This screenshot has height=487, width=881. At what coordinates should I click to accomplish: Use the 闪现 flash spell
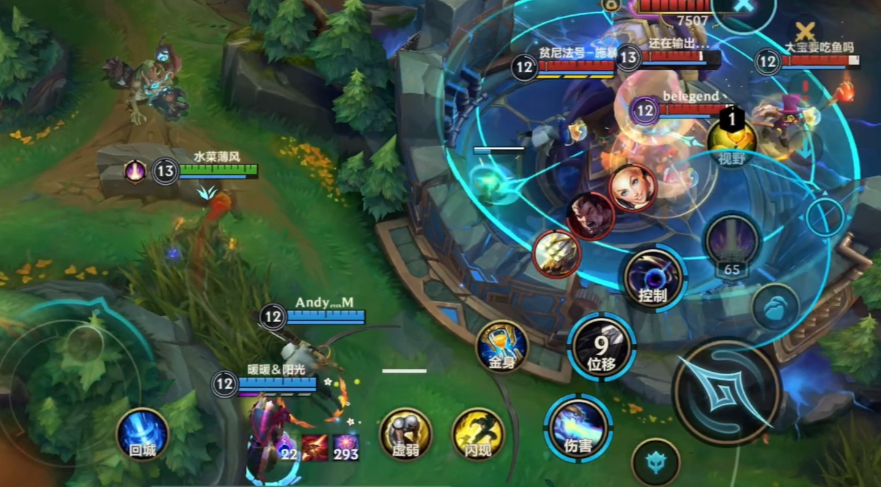pyautogui.click(x=478, y=432)
